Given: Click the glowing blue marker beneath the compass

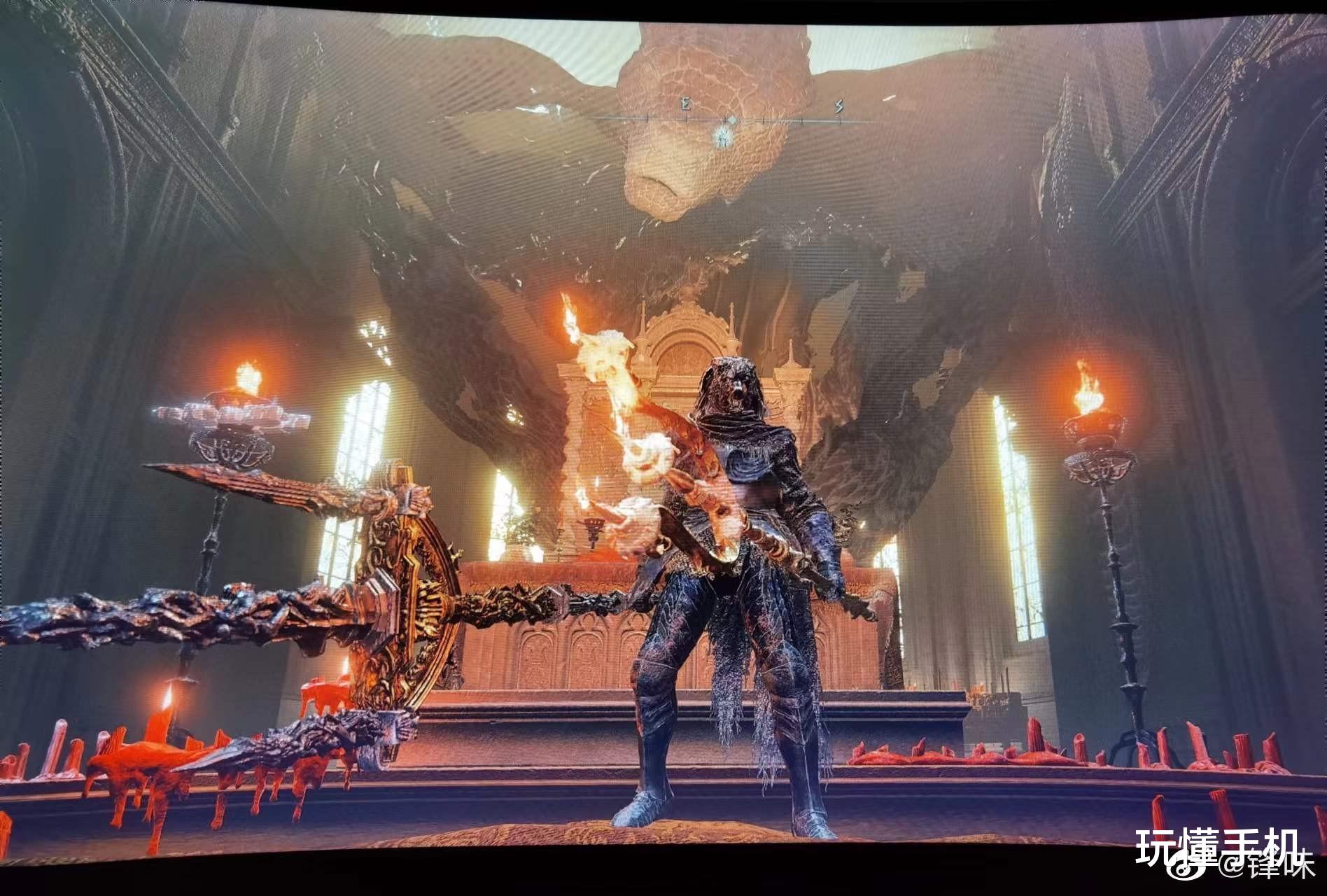Looking at the screenshot, I should tap(724, 137).
